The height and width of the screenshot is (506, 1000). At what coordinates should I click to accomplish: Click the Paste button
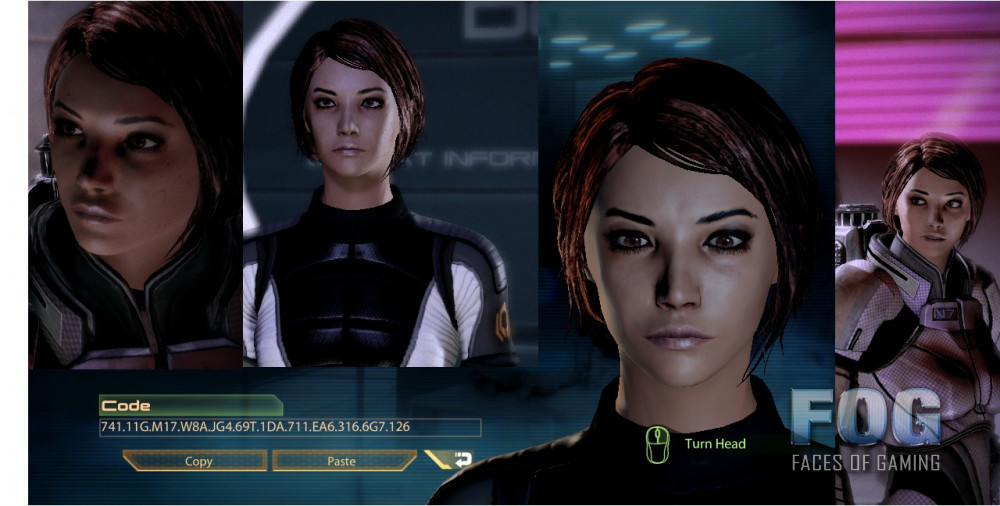(342, 461)
